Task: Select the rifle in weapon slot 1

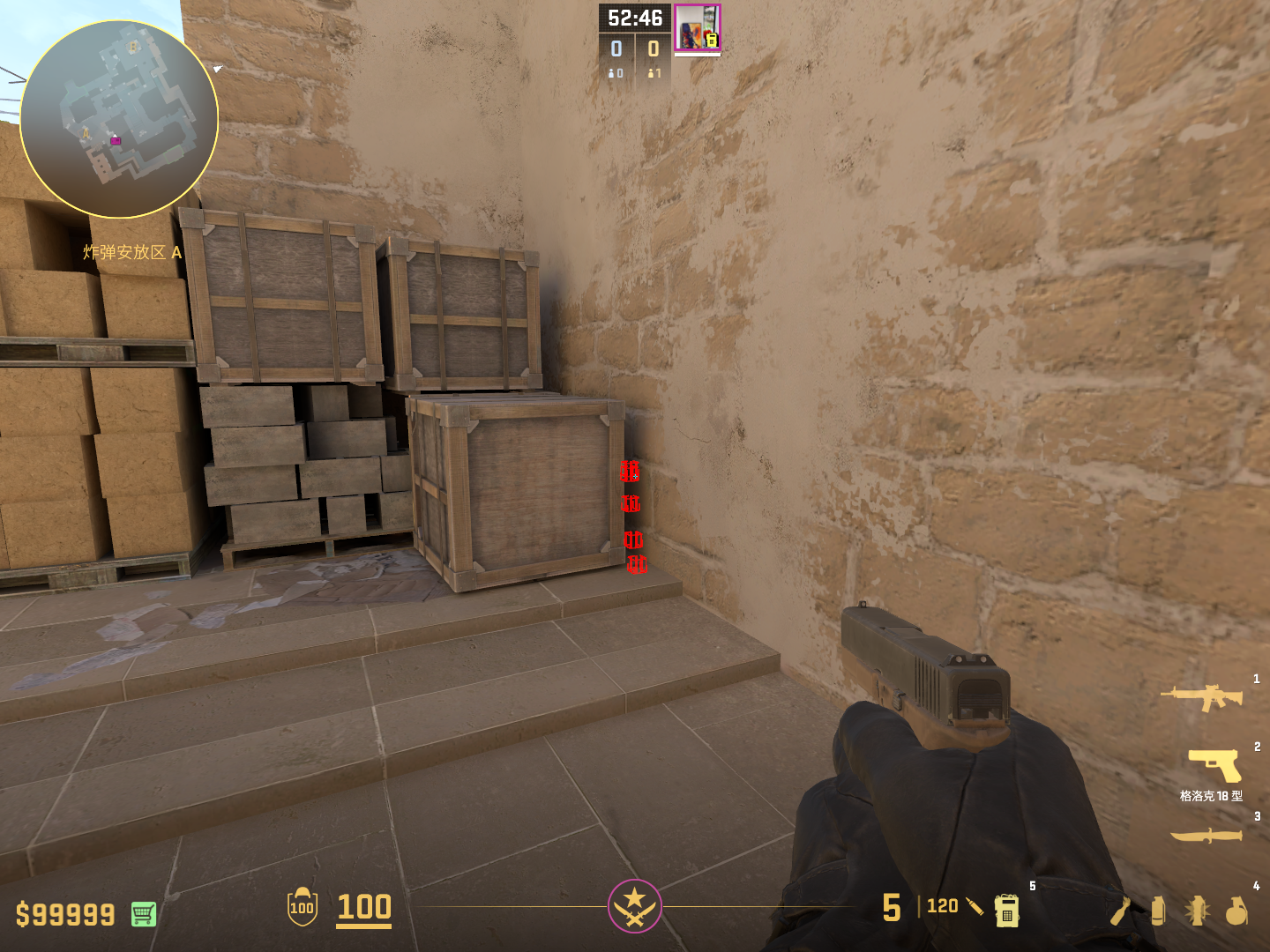Action: pos(1202,697)
